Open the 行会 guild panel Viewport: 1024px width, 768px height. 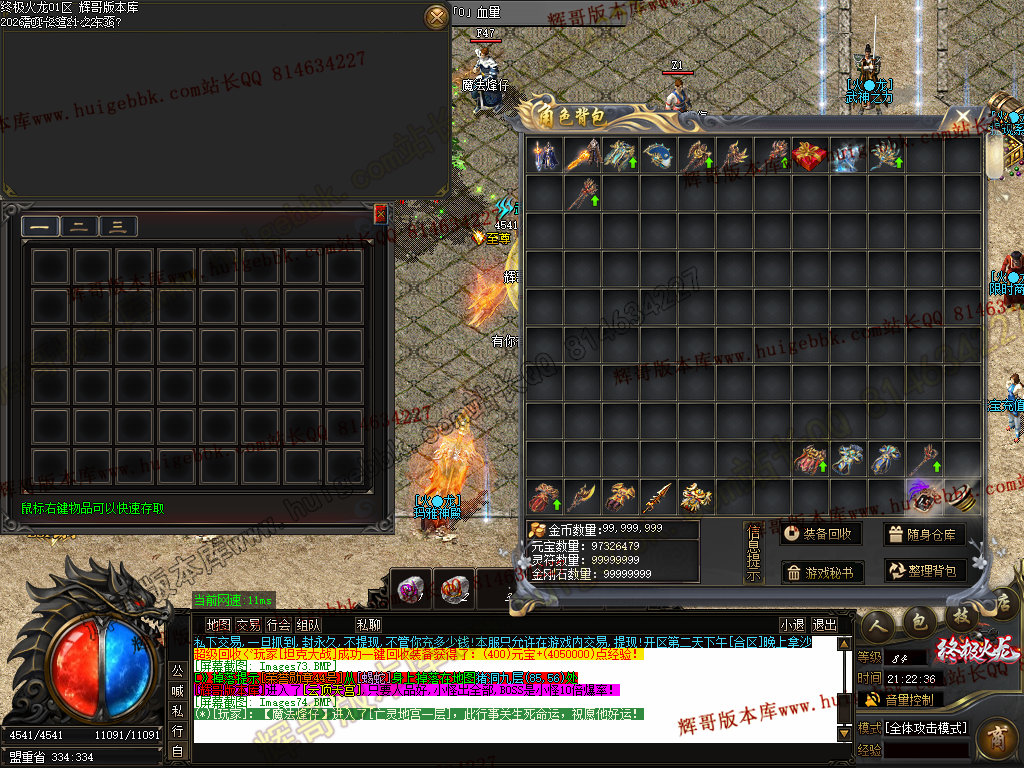point(278,625)
